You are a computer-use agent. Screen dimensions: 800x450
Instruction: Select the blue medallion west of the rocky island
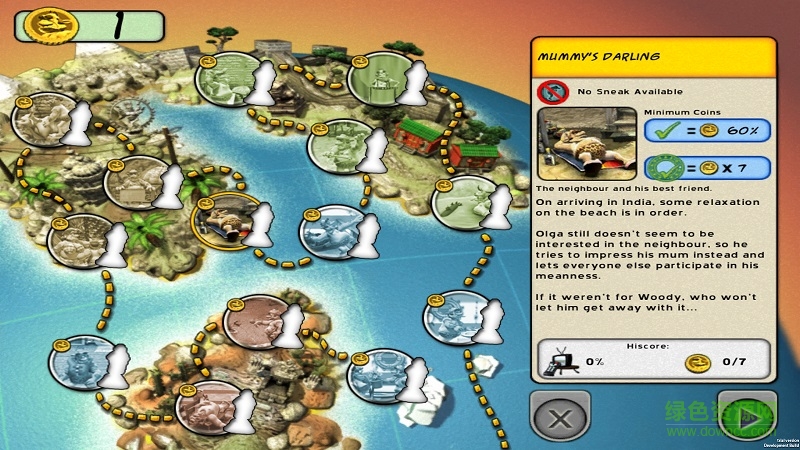coord(78,364)
